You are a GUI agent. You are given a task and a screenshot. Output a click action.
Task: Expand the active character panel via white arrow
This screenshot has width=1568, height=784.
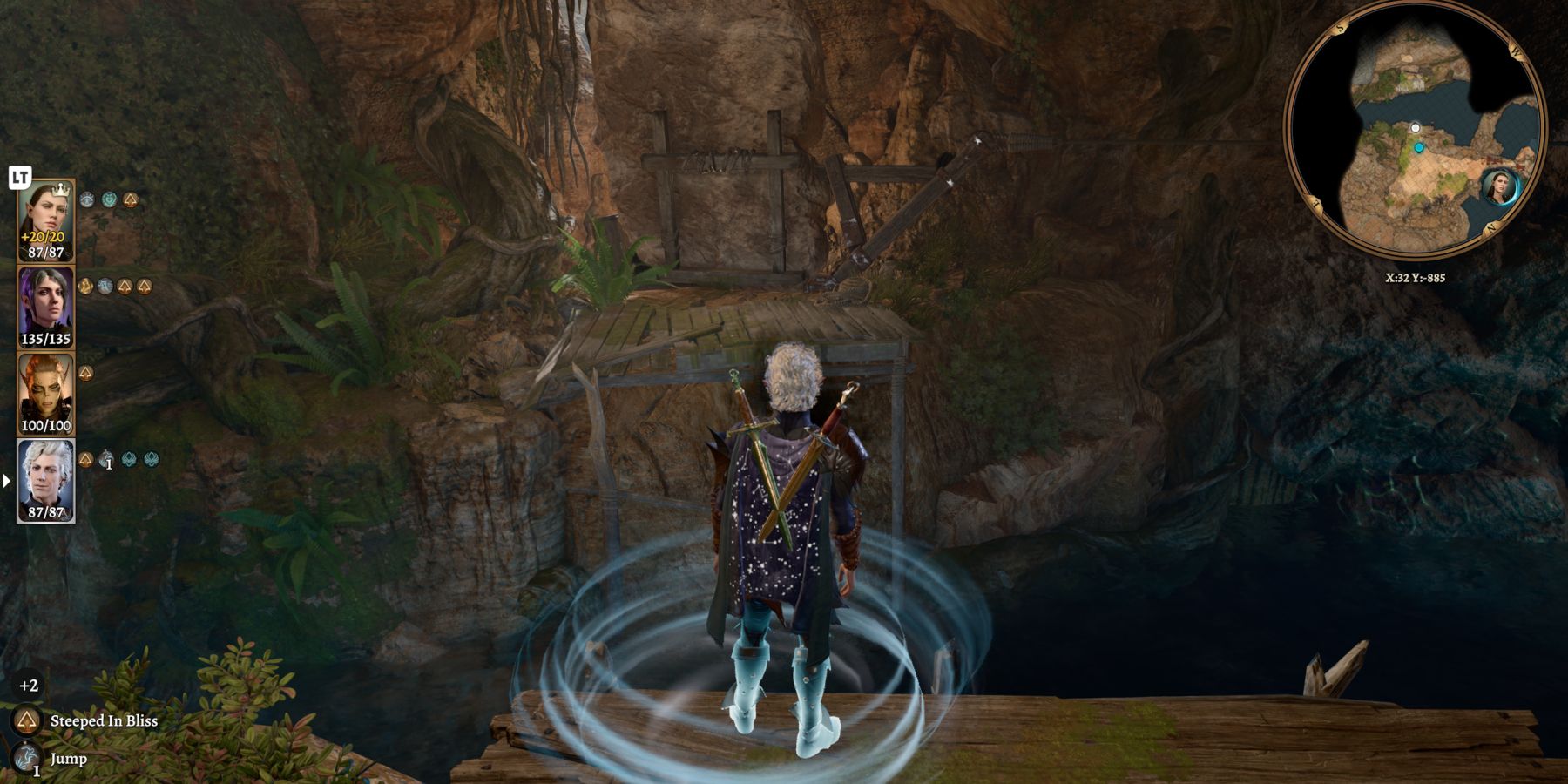[6, 482]
